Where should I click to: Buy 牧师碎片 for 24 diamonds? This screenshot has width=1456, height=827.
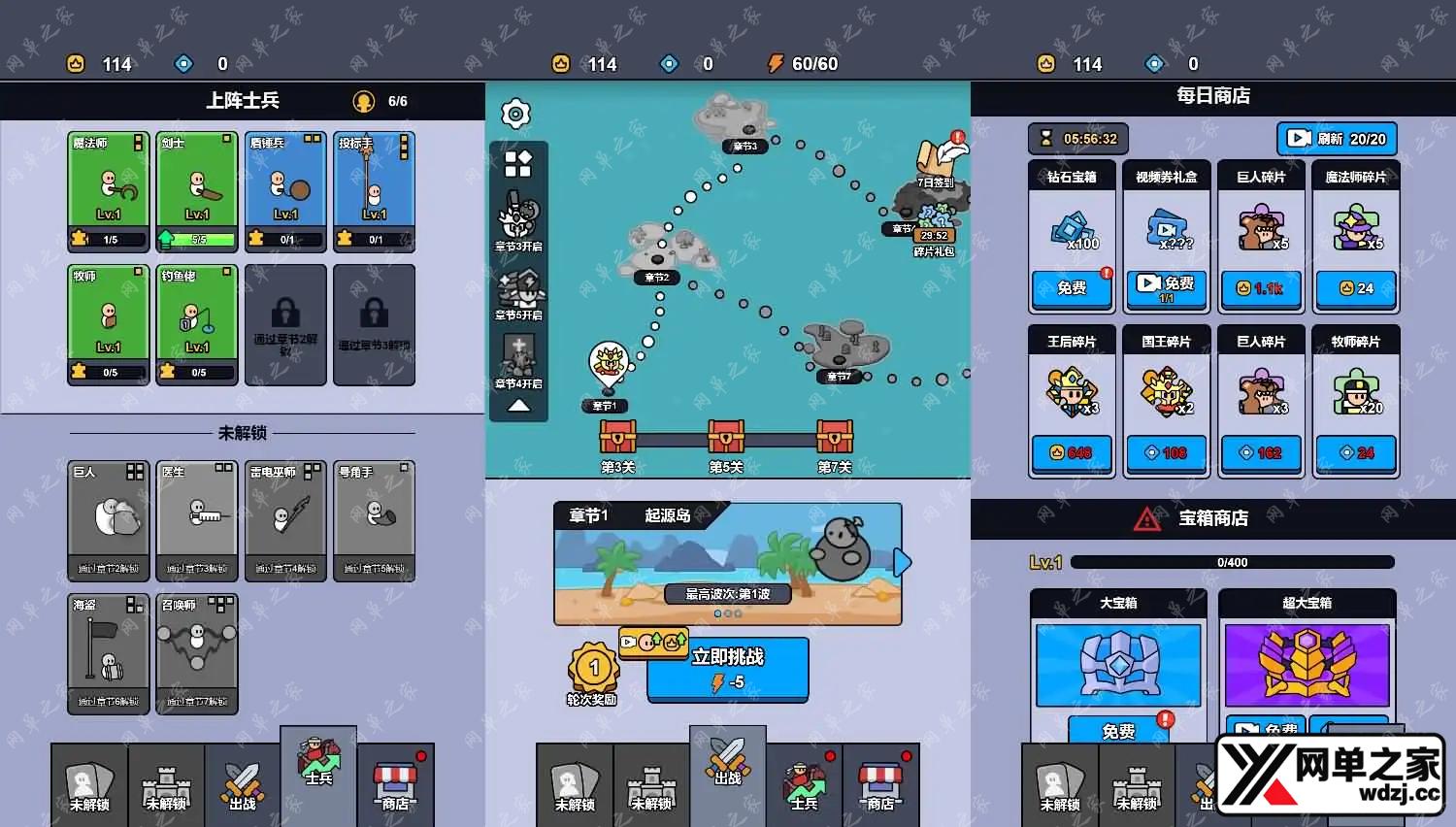click(x=1356, y=452)
